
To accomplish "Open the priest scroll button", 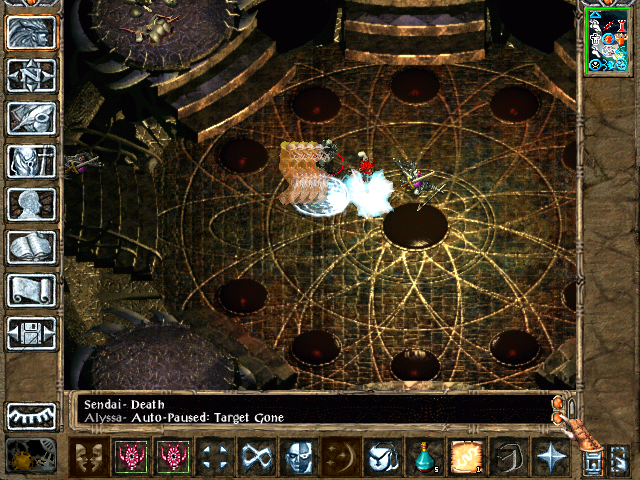I will pos(32,290).
